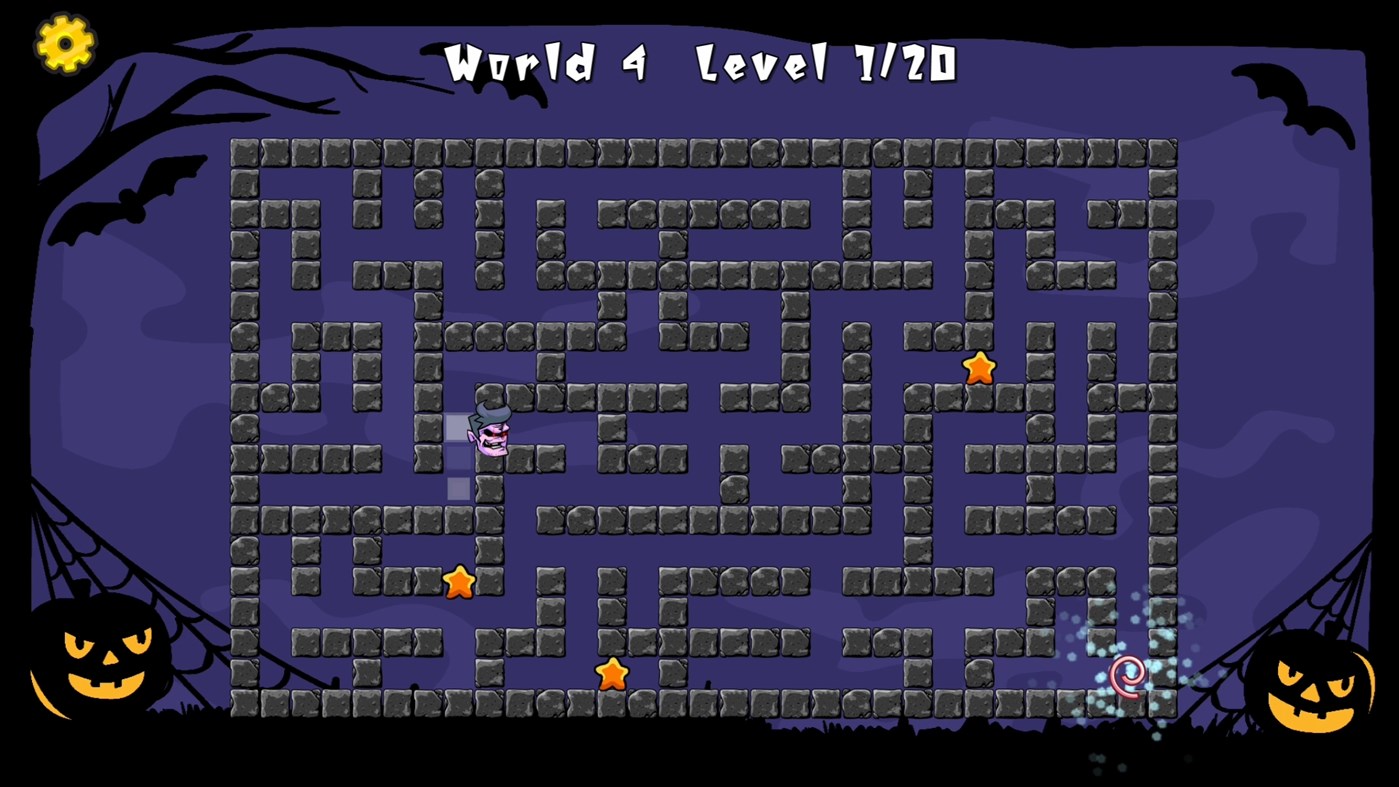The height and width of the screenshot is (787, 1399).
Task: Click the highlighted tile above the character
Action: [x=458, y=425]
